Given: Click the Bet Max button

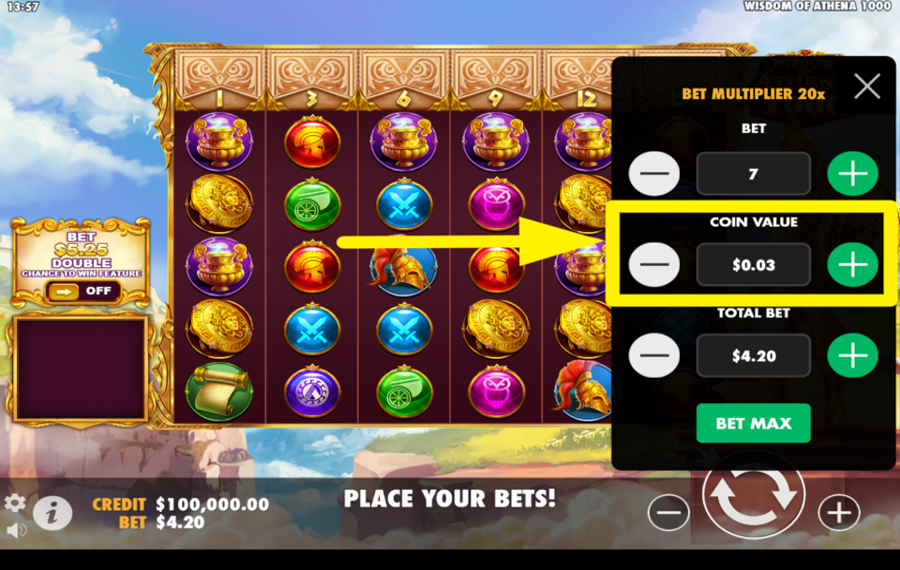Looking at the screenshot, I should [753, 423].
